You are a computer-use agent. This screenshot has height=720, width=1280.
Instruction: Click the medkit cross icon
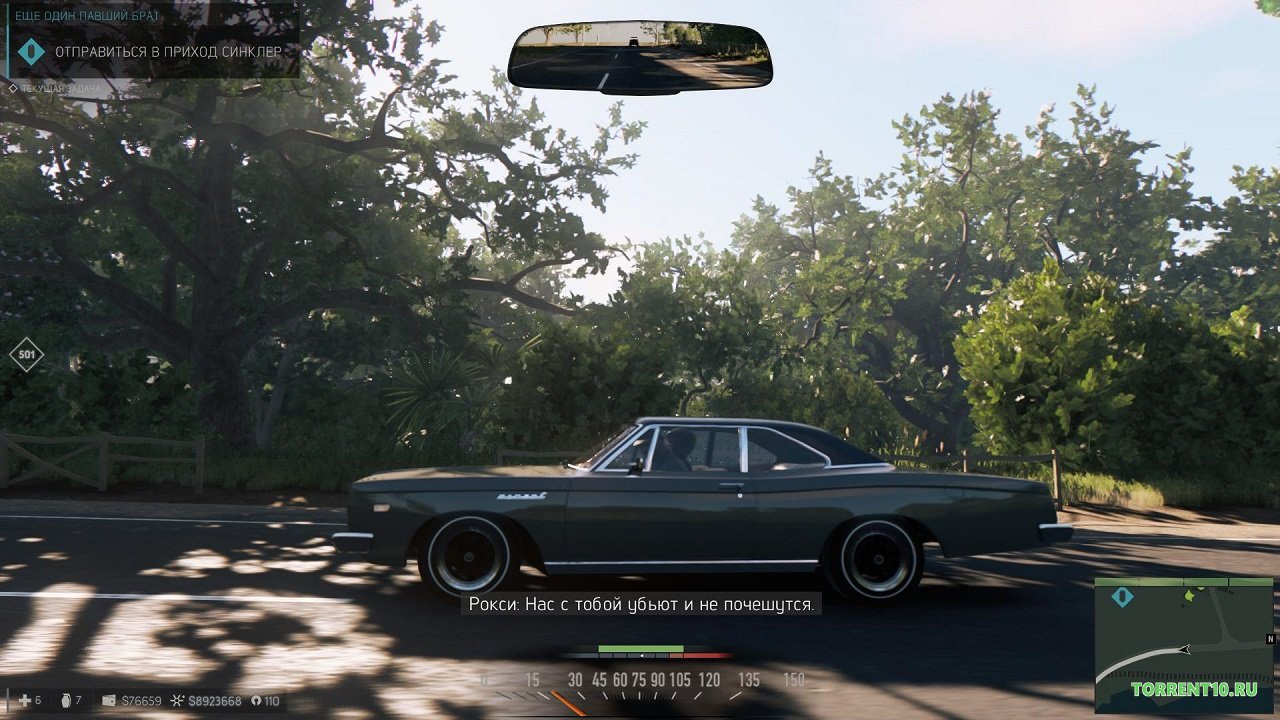click(24, 701)
